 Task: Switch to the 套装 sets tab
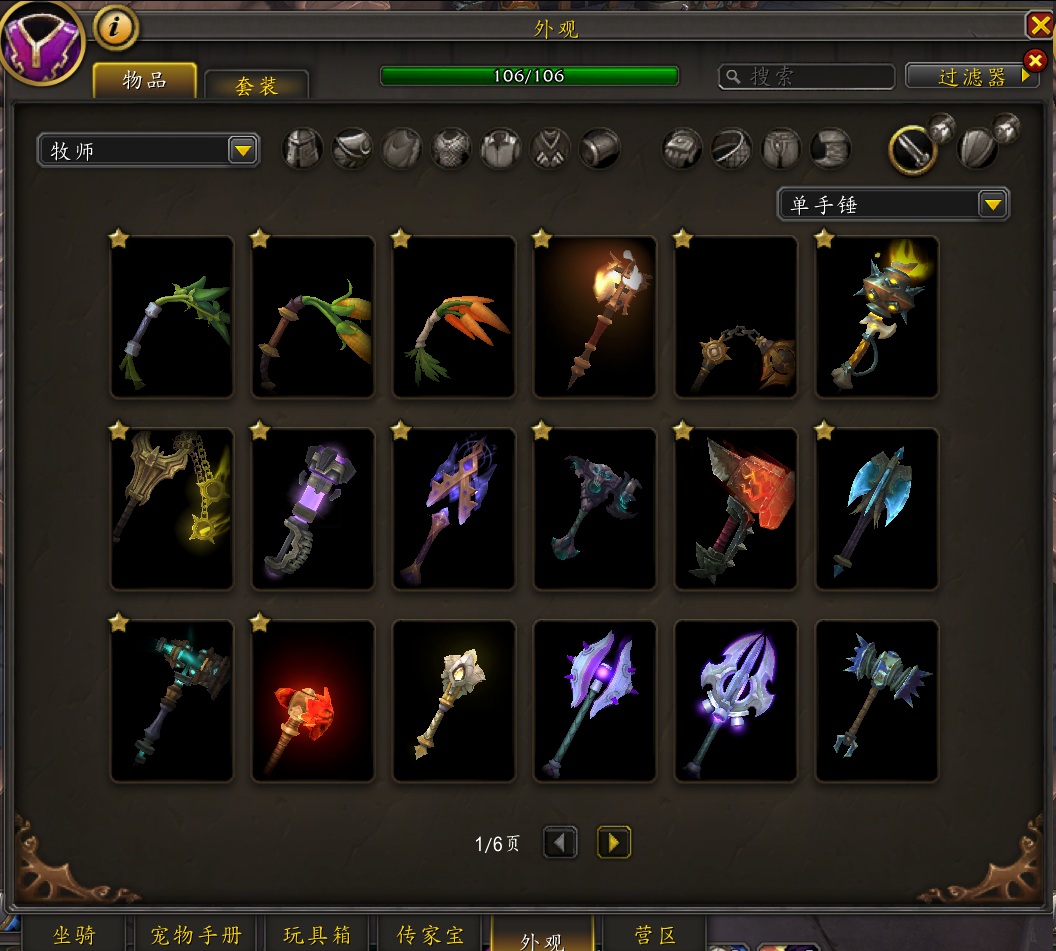[x=256, y=85]
